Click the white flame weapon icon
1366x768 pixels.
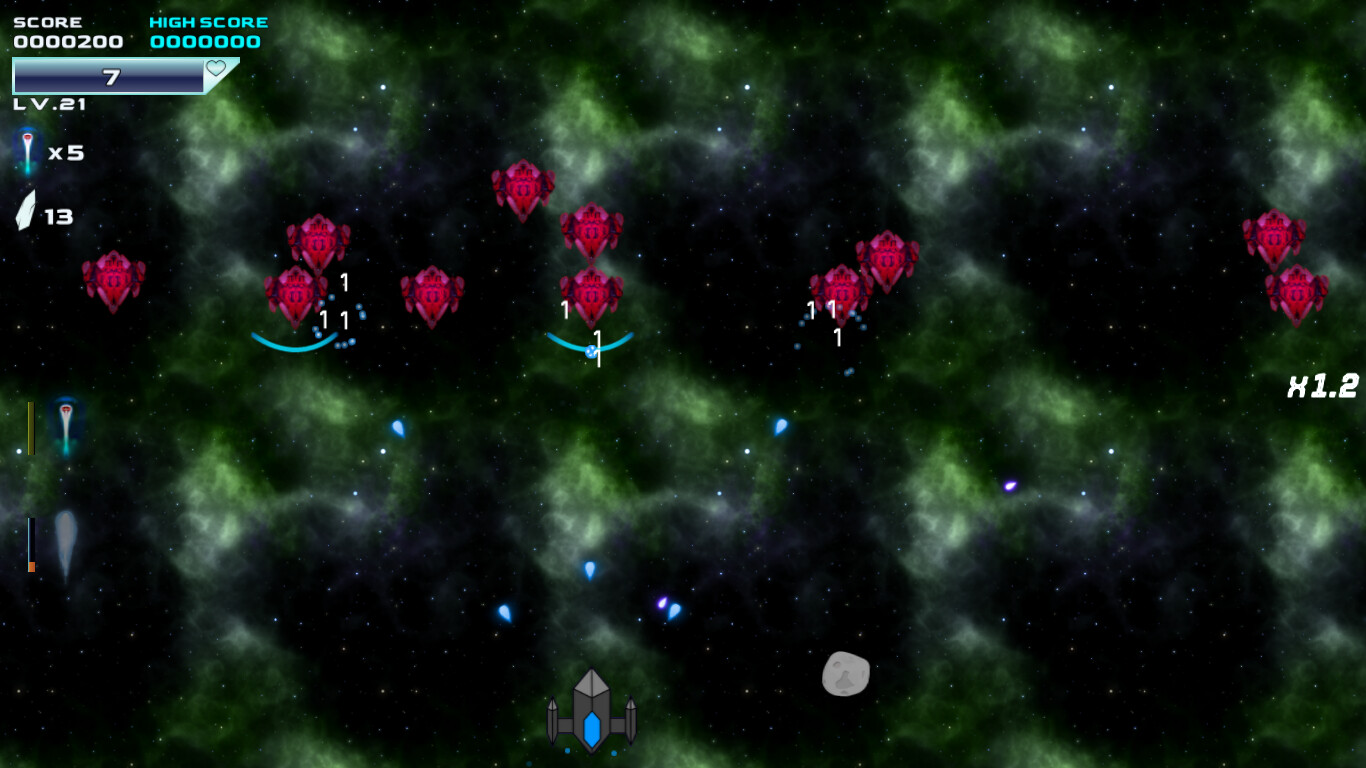pos(65,540)
